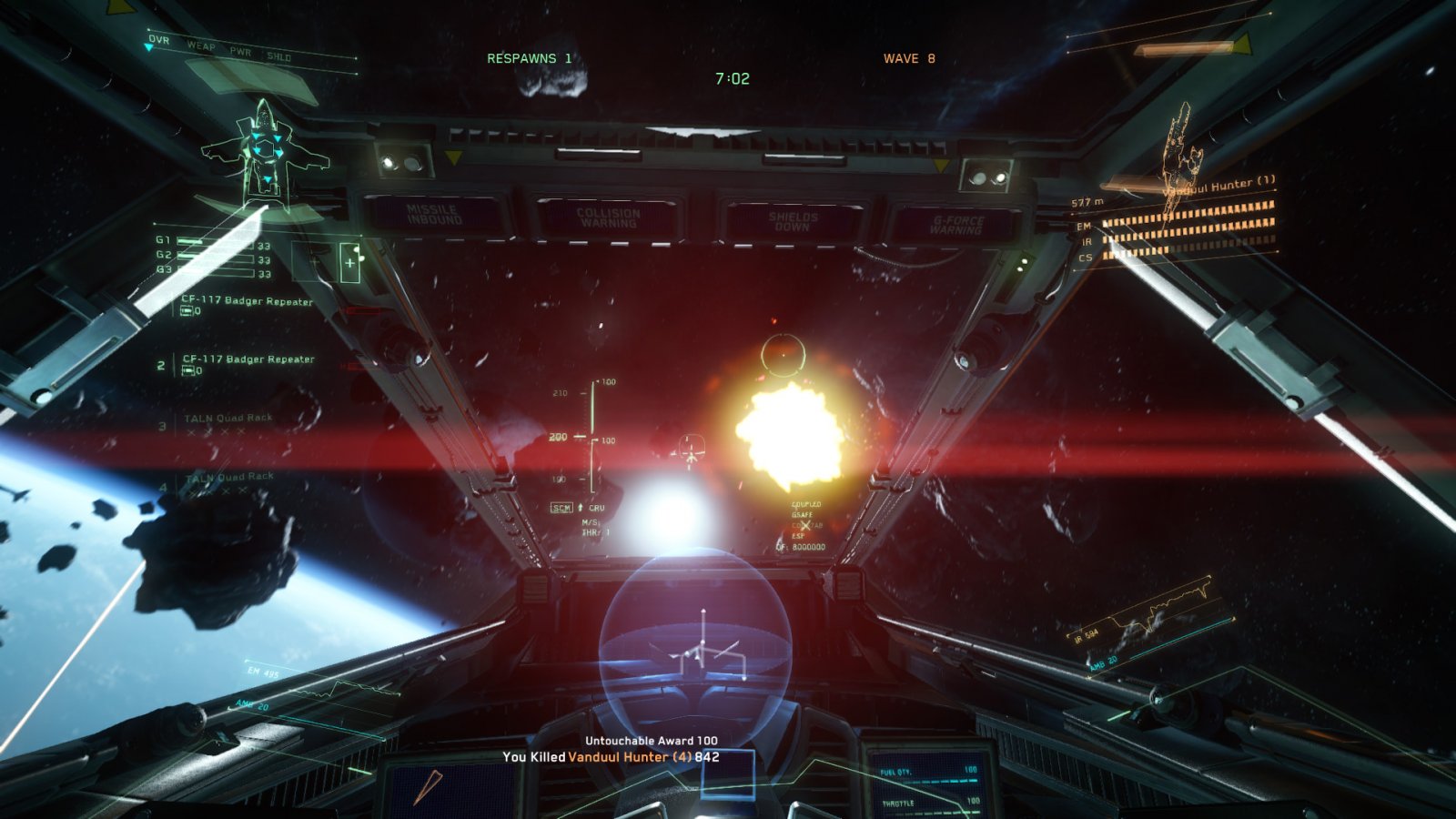Choose slot 3 TALN Quad Rack
Image resolution: width=1456 pixels, height=819 pixels.
pos(227,419)
